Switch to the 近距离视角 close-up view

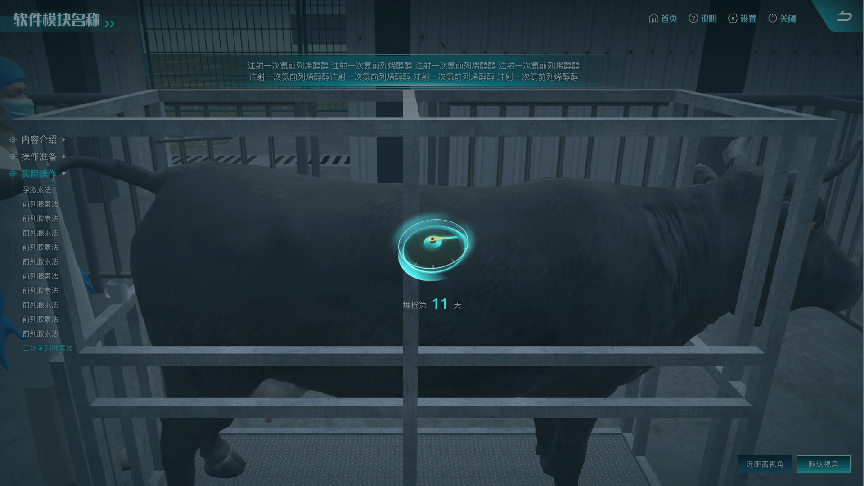[766, 464]
